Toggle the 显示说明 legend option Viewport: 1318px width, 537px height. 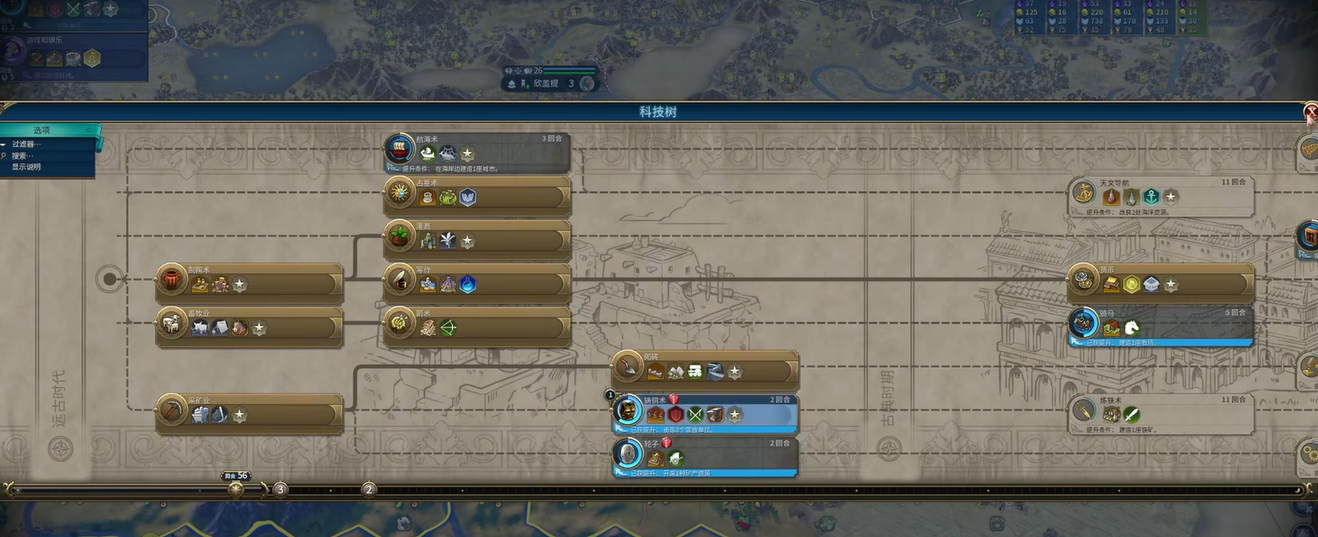[27, 167]
